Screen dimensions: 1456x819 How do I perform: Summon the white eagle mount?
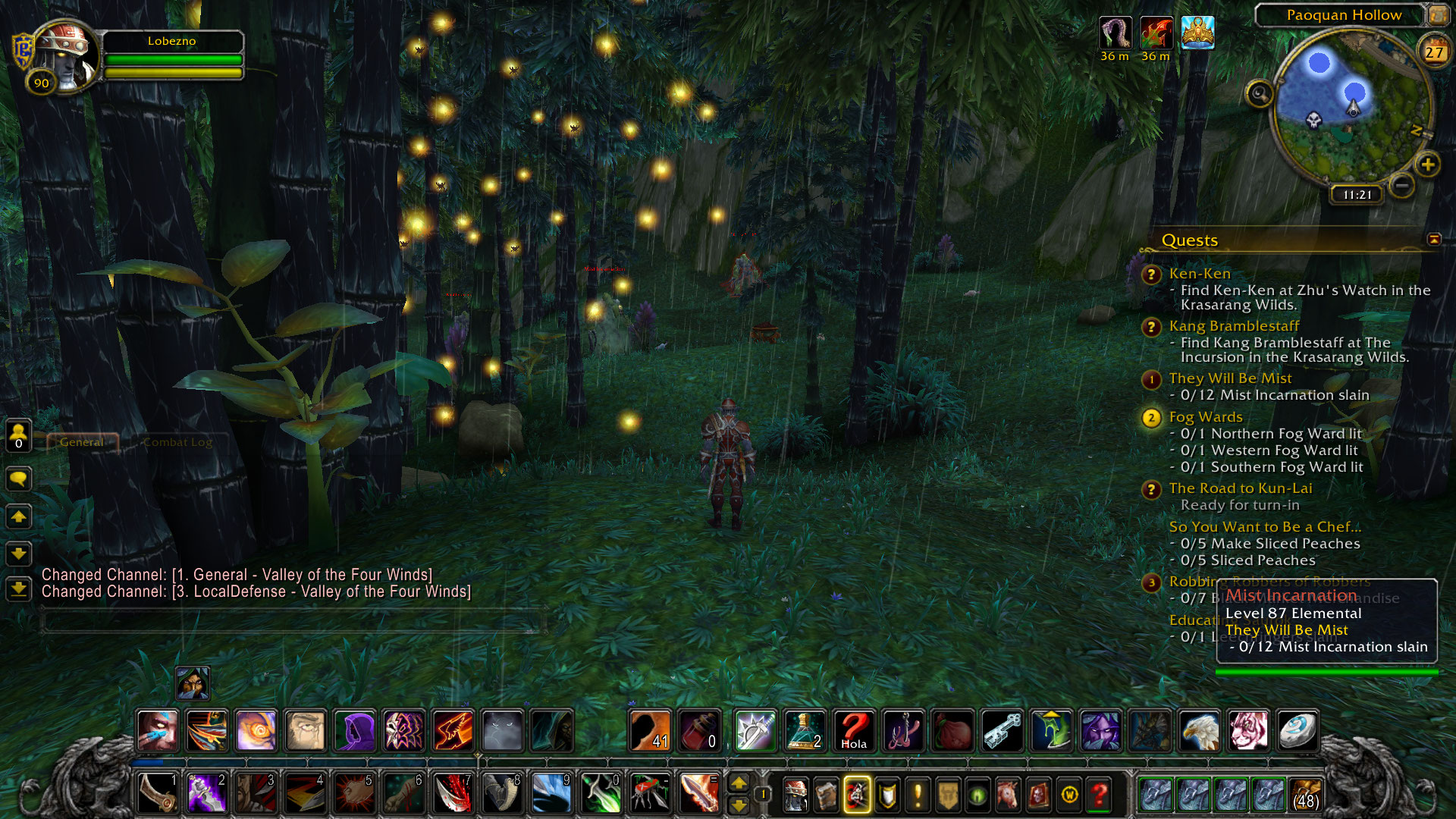click(x=1199, y=731)
